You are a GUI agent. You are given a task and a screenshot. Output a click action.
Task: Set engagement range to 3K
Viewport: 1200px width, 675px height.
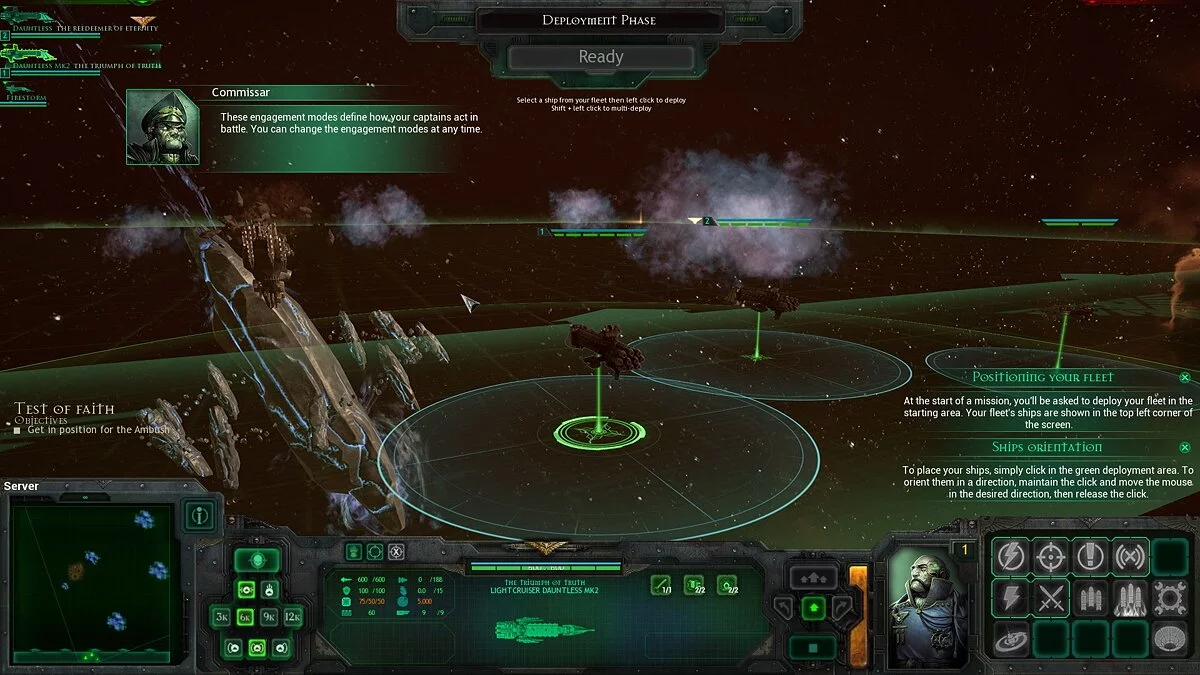223,617
